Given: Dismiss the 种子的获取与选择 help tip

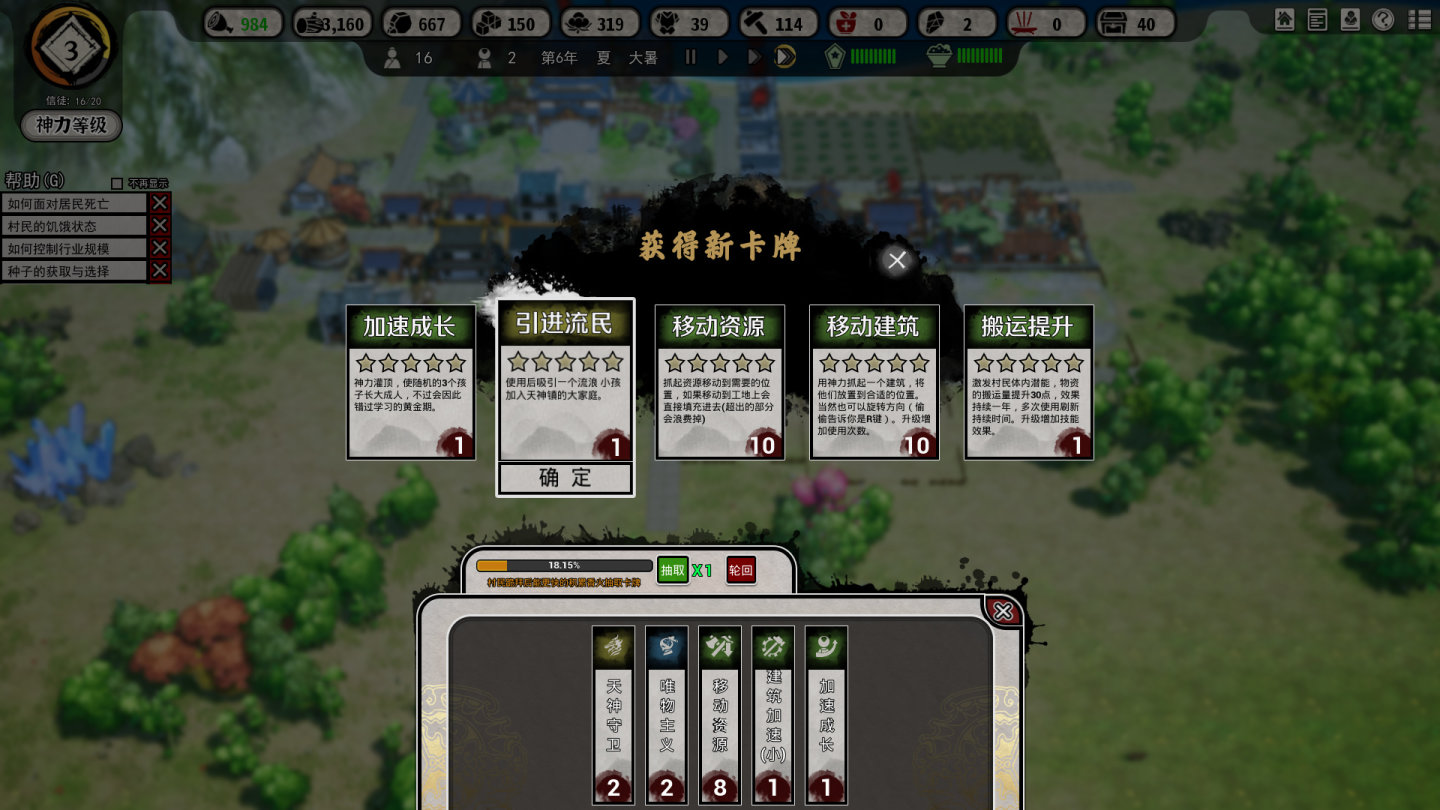Looking at the screenshot, I should pos(160,271).
